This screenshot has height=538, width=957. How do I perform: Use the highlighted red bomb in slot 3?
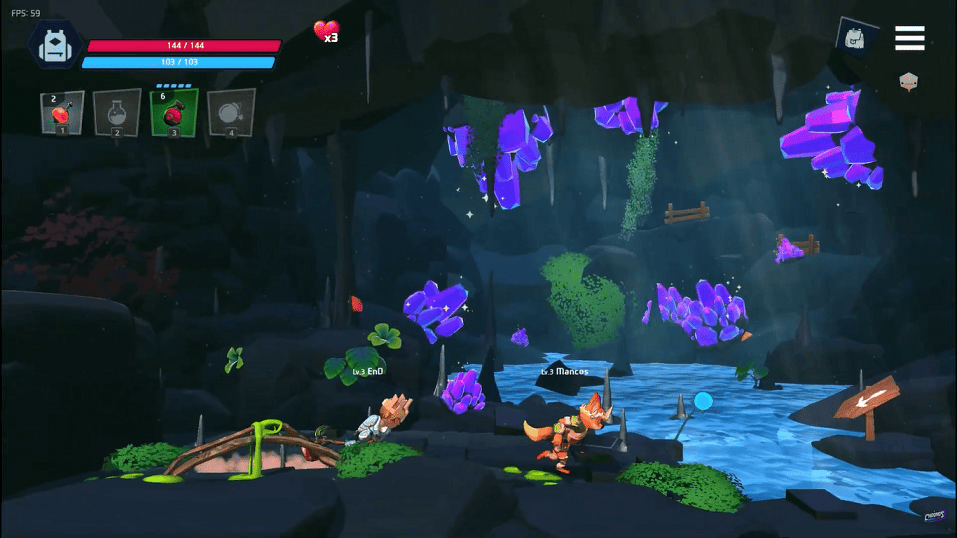[x=174, y=112]
